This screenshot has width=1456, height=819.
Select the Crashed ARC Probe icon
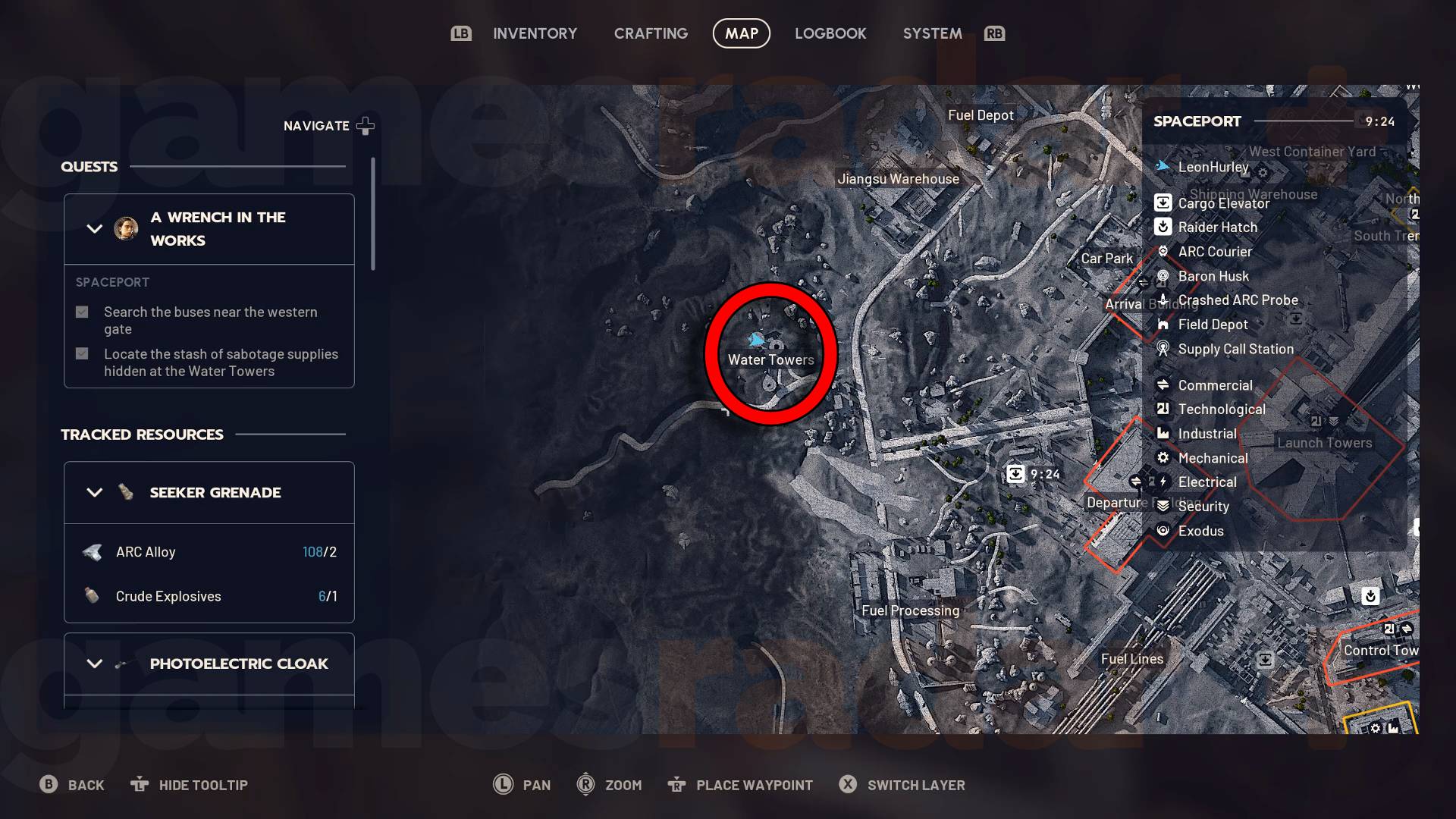1163,300
